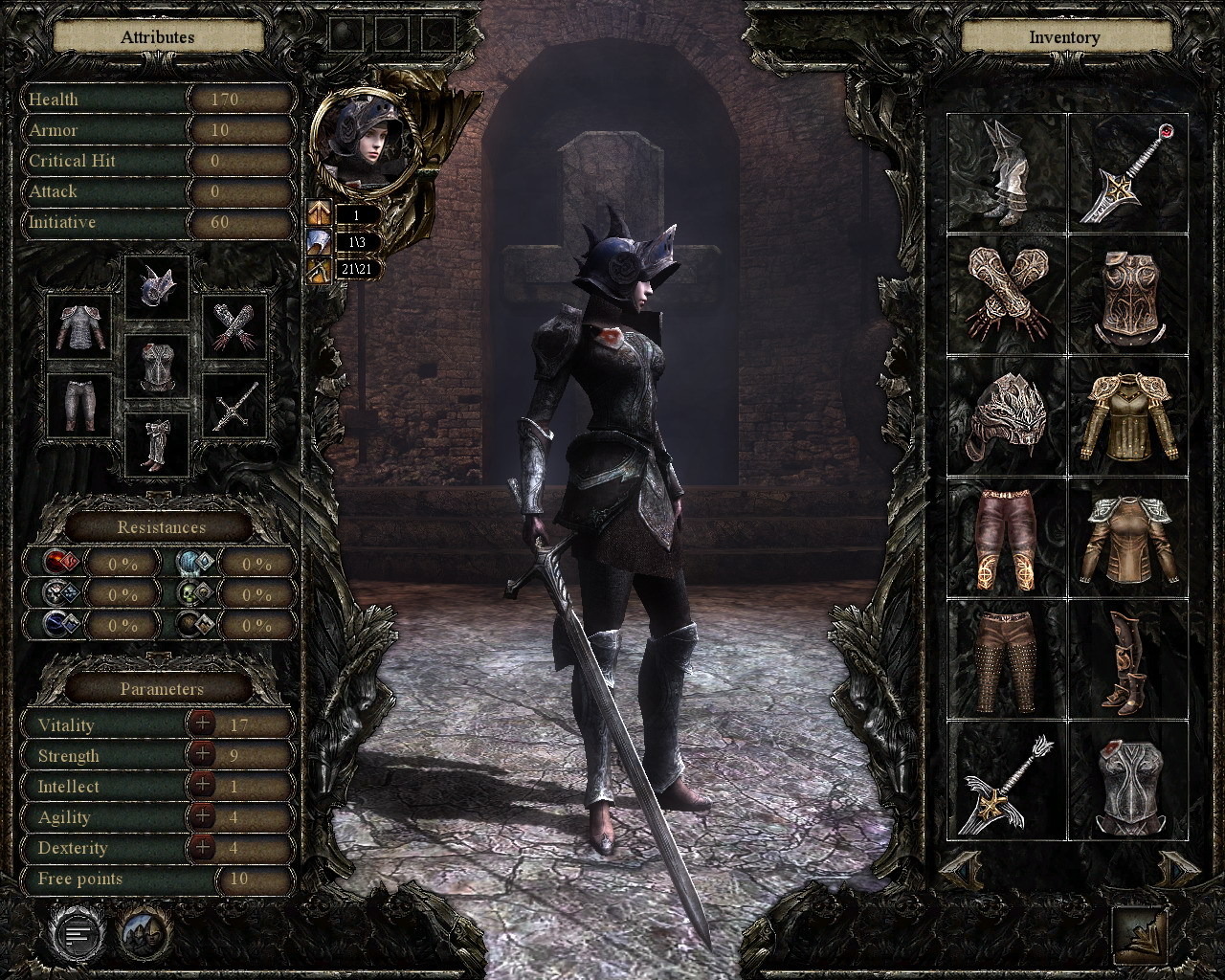Viewport: 1225px width, 980px height.
Task: Select the brown leather boots in inventory
Action: pyautogui.click(x=1127, y=660)
